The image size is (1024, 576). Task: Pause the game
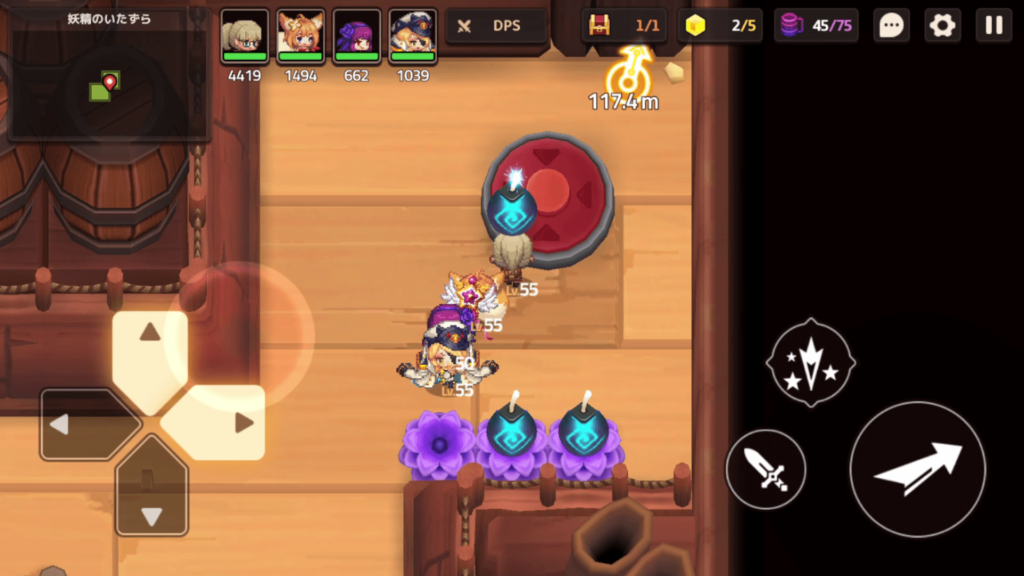[x=993, y=26]
